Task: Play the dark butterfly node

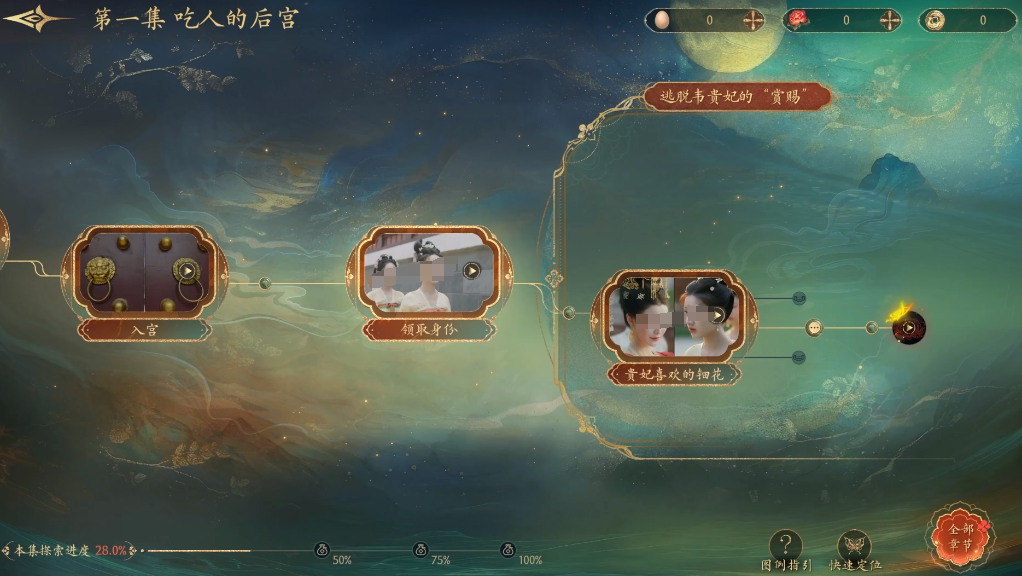Action: tap(909, 327)
